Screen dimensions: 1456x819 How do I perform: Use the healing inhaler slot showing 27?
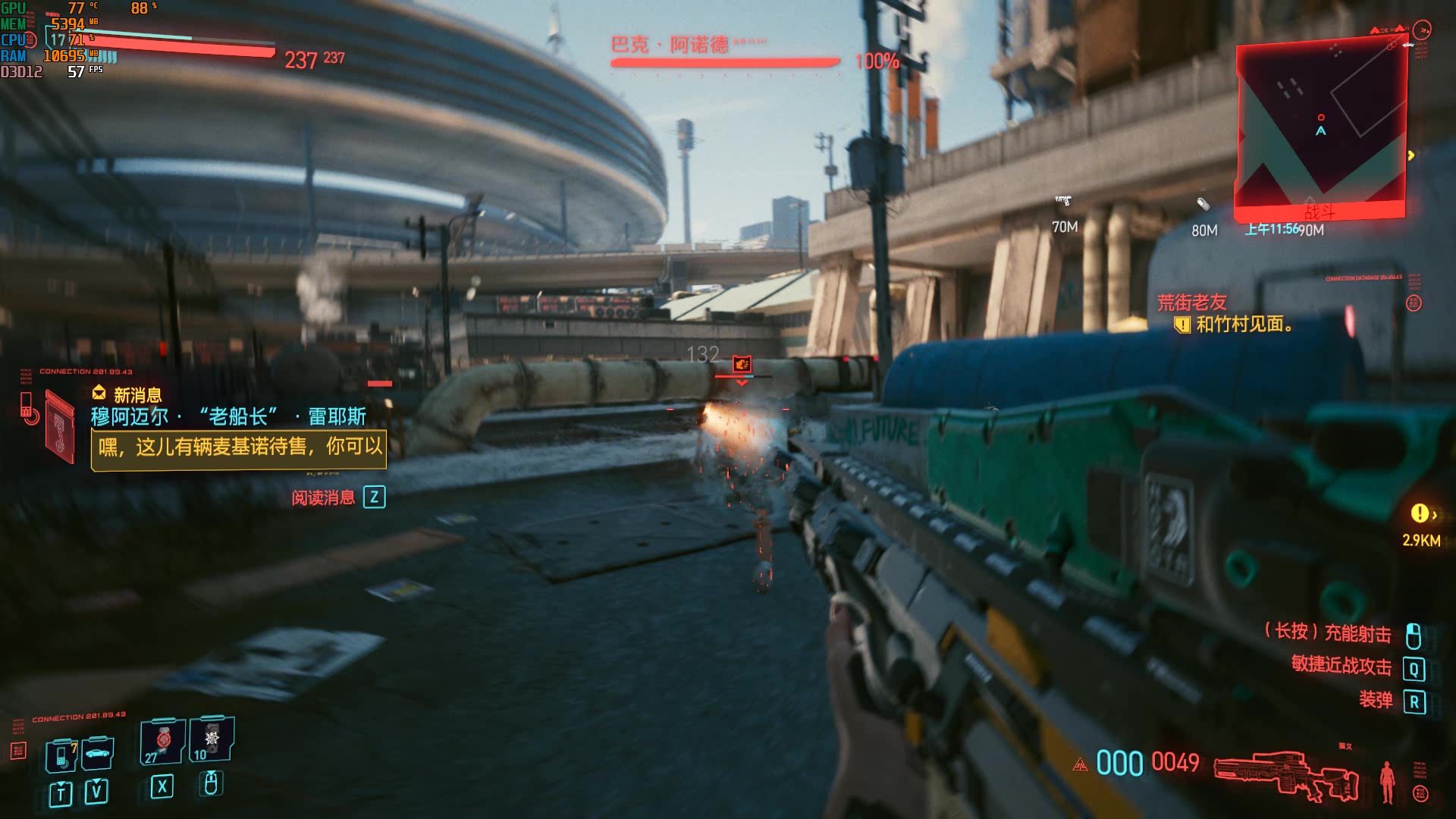(162, 741)
